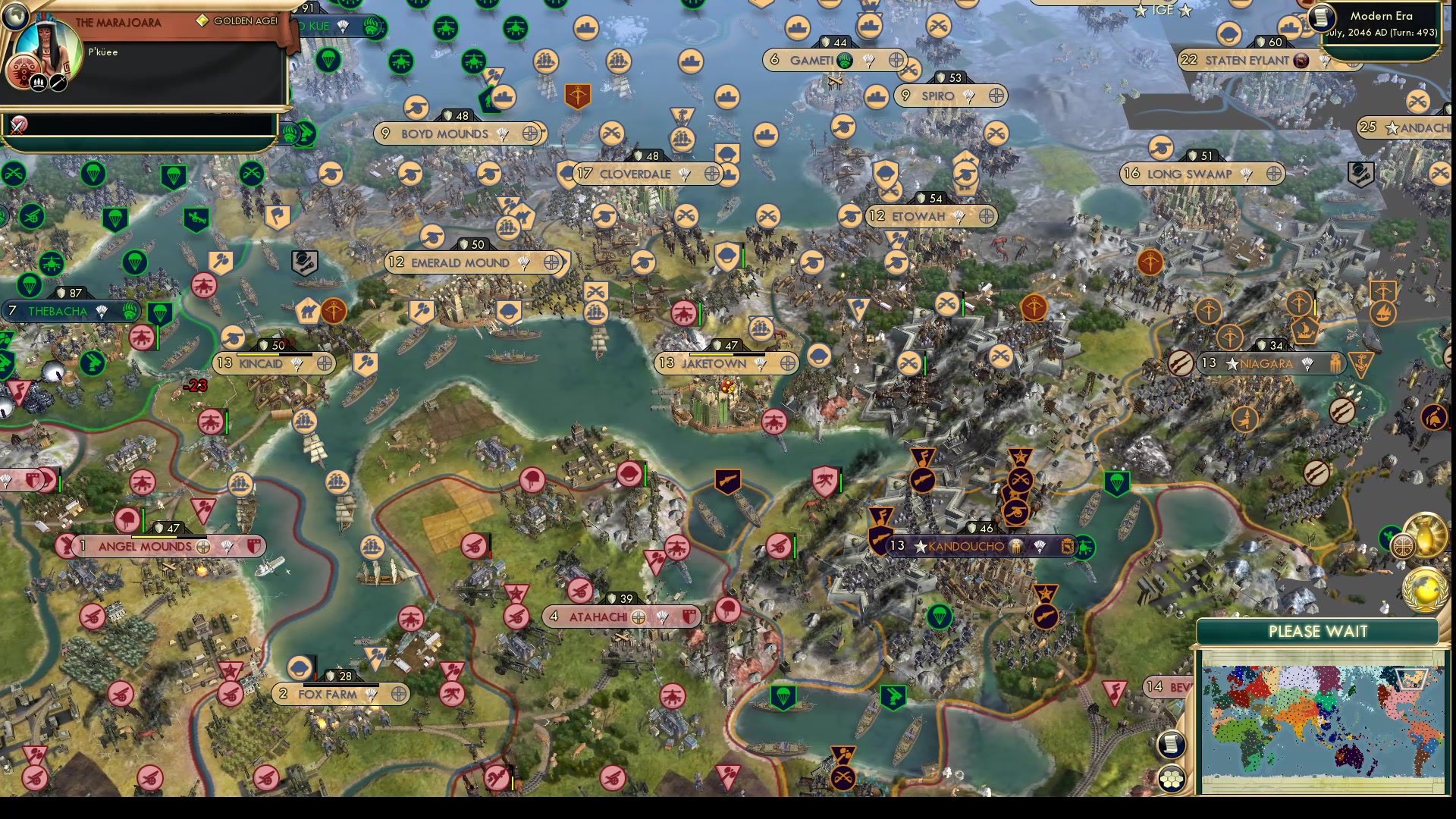Click the sword icon under the leader portrait
1456x819 pixels.
[x=58, y=83]
